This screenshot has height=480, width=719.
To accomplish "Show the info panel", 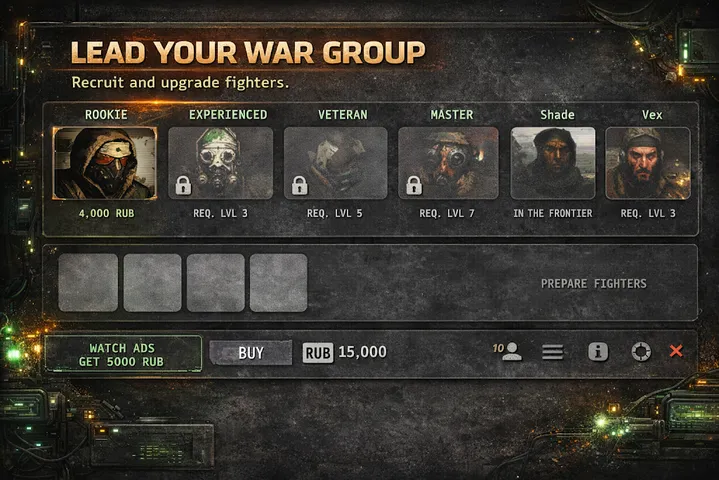I will (598, 352).
